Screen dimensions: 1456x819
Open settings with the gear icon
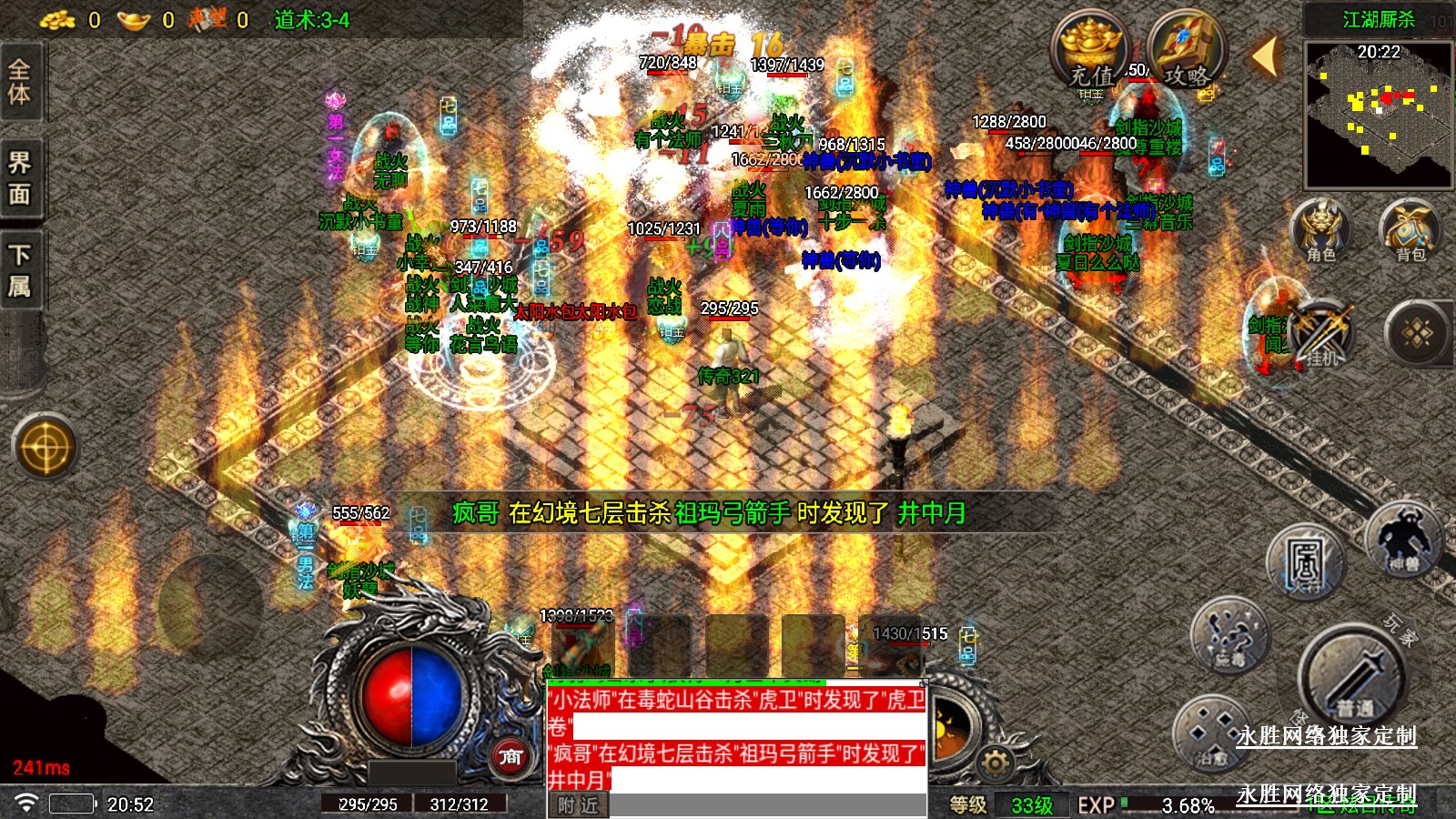[996, 763]
